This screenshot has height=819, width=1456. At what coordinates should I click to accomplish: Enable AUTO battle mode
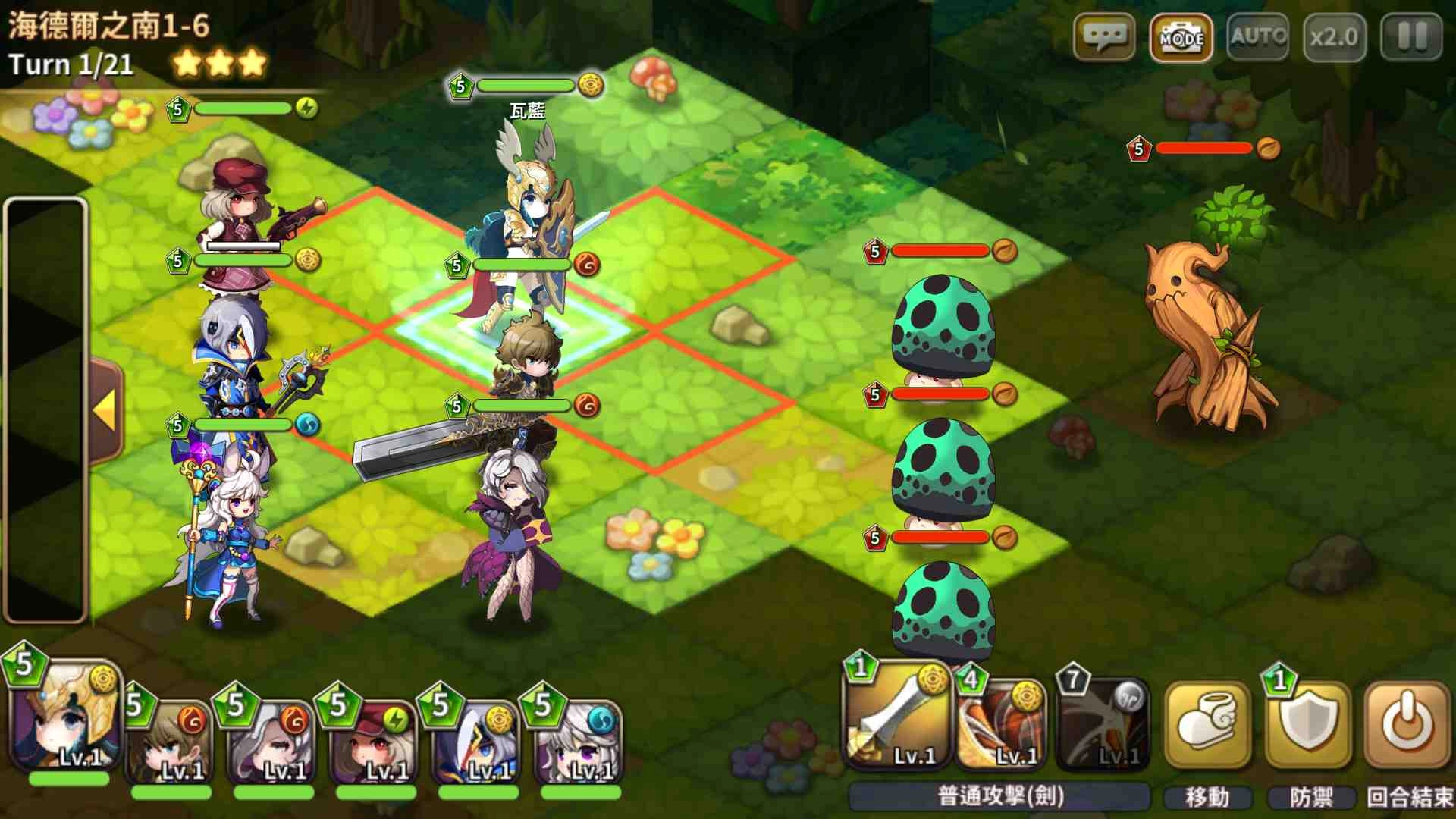point(1257,36)
